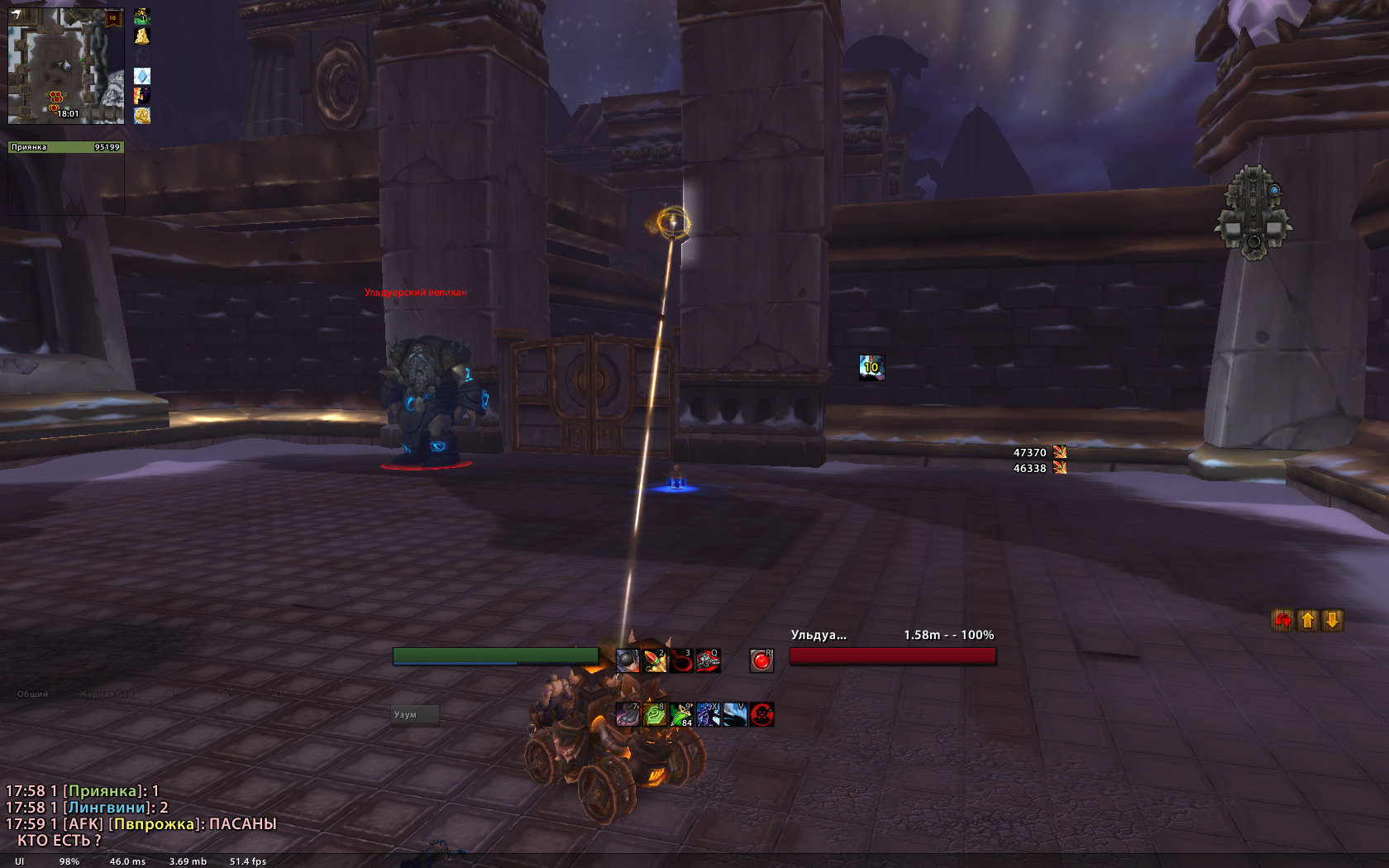Select the golden fist buff icon
Image resolution: width=1389 pixels, height=868 pixels.
tap(142, 115)
